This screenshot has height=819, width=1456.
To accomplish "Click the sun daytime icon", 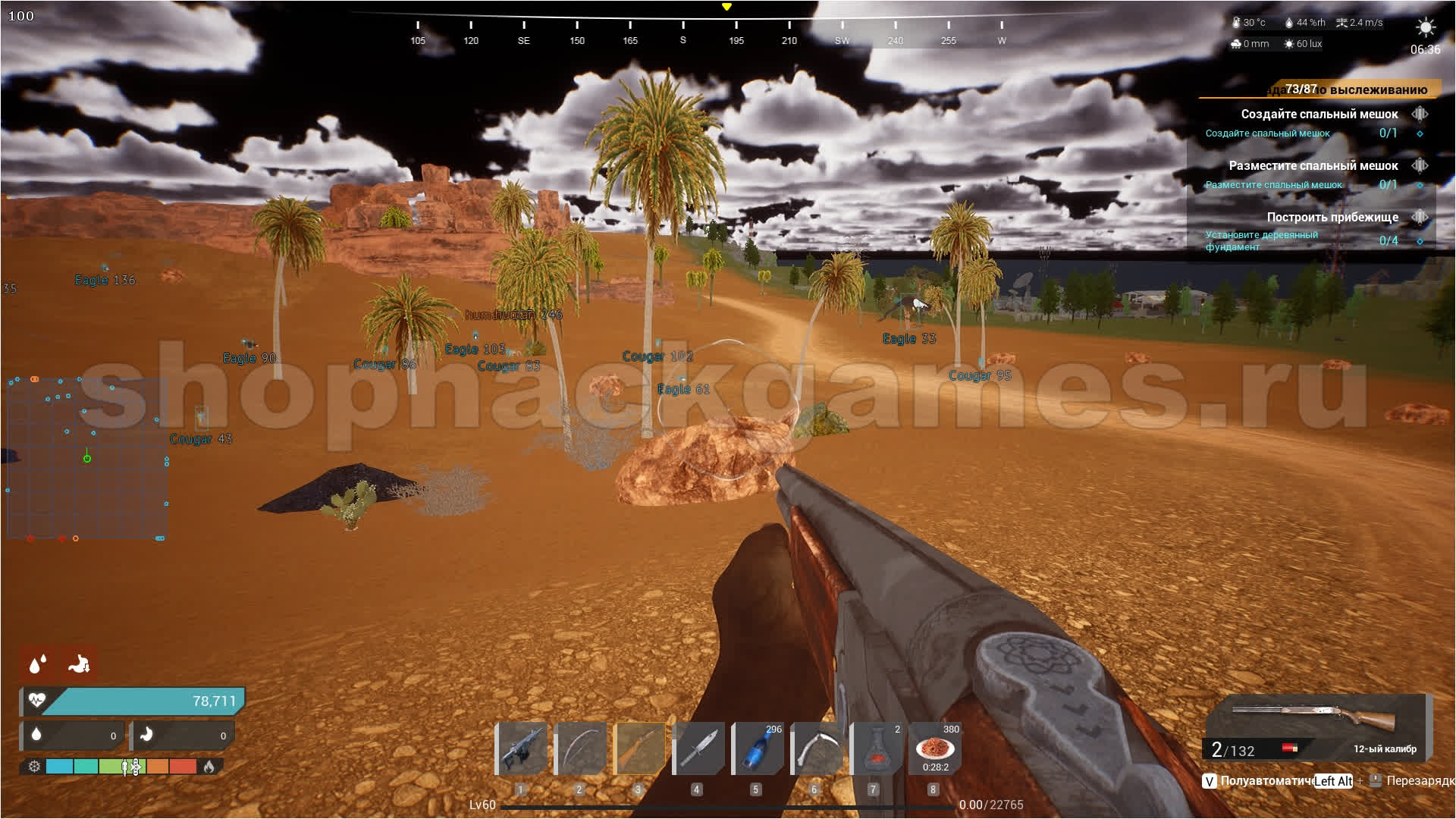I will pos(1425,28).
